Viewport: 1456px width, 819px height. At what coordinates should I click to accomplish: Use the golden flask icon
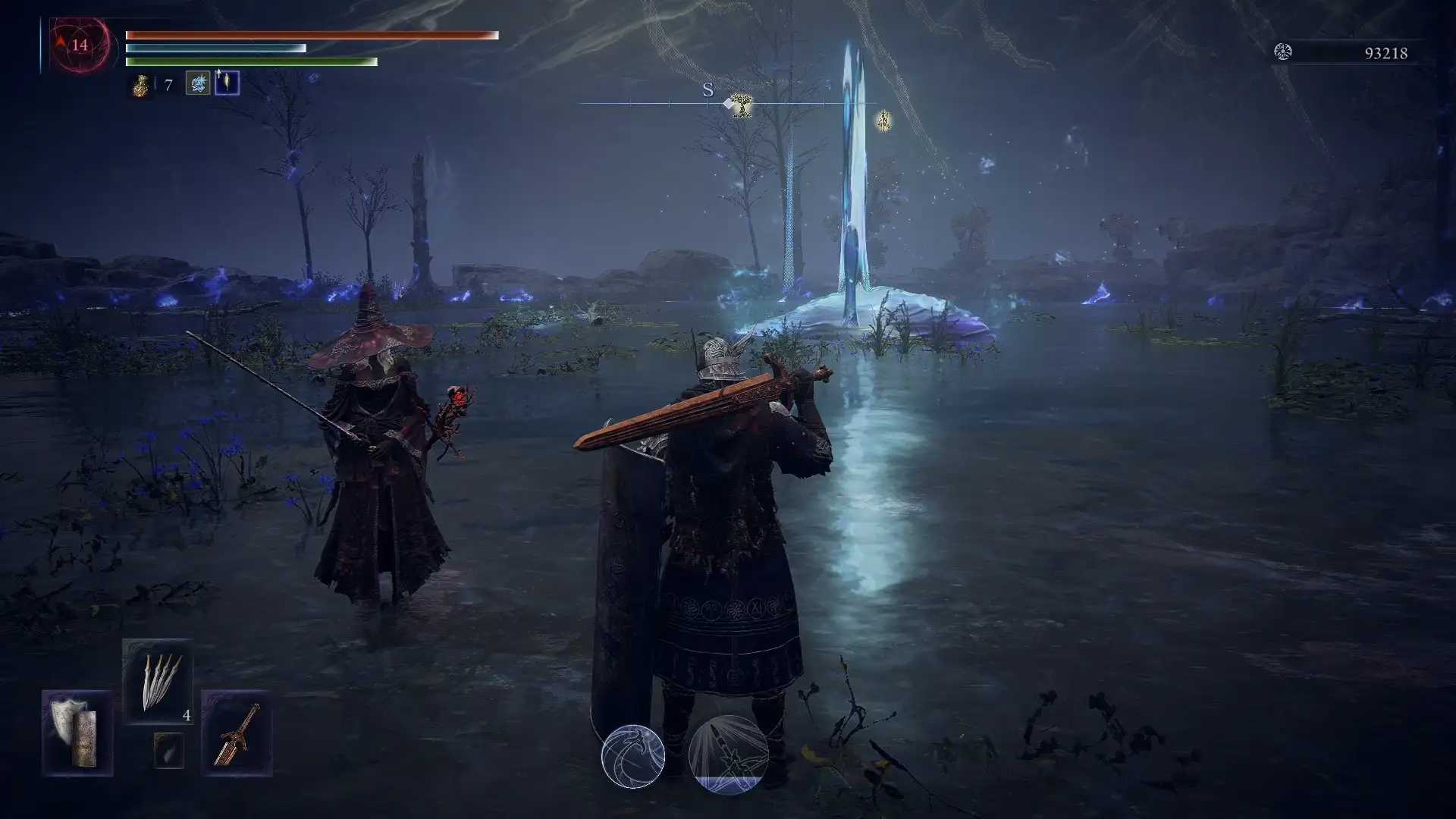click(141, 85)
